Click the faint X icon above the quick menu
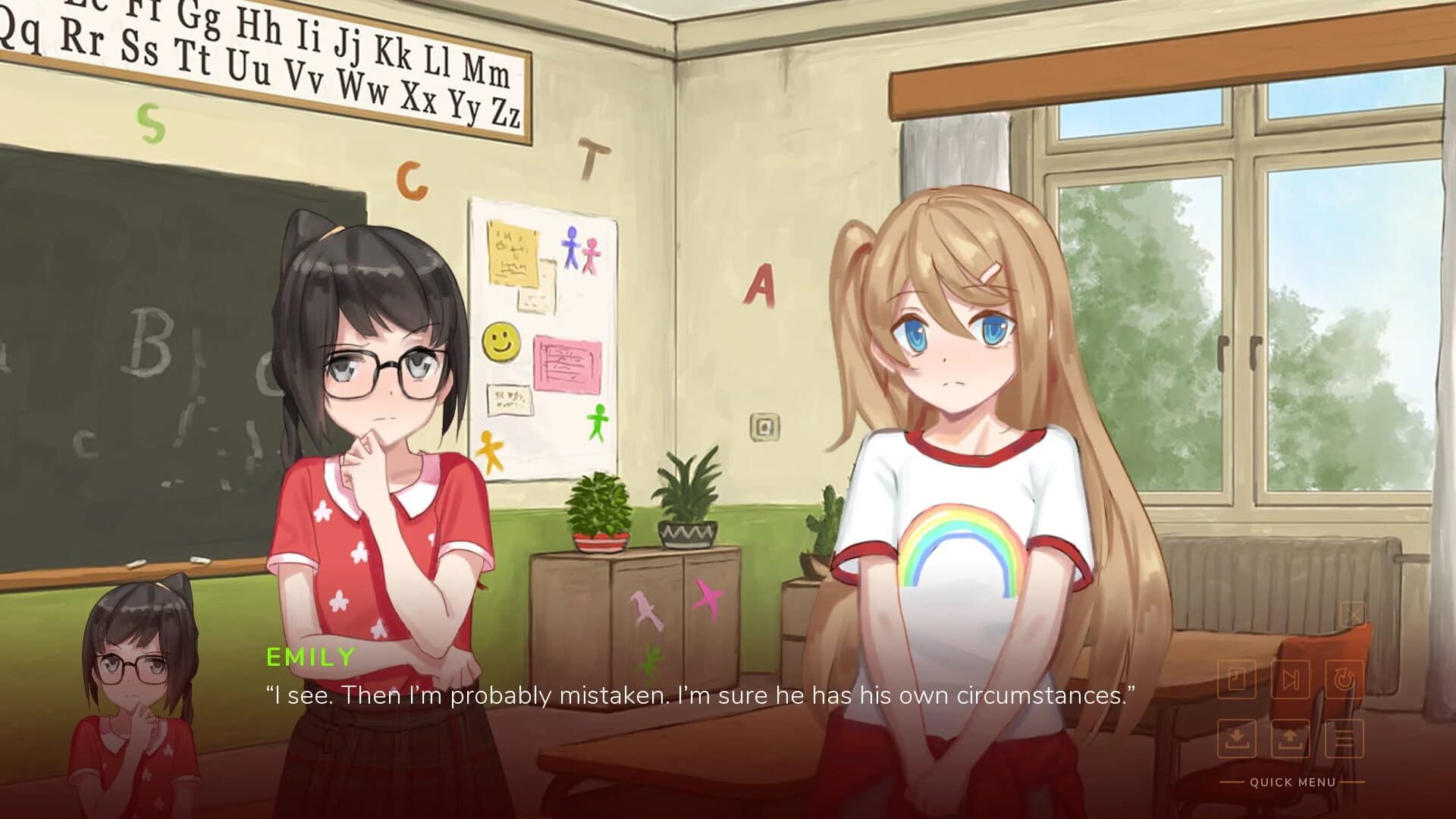 (1353, 614)
